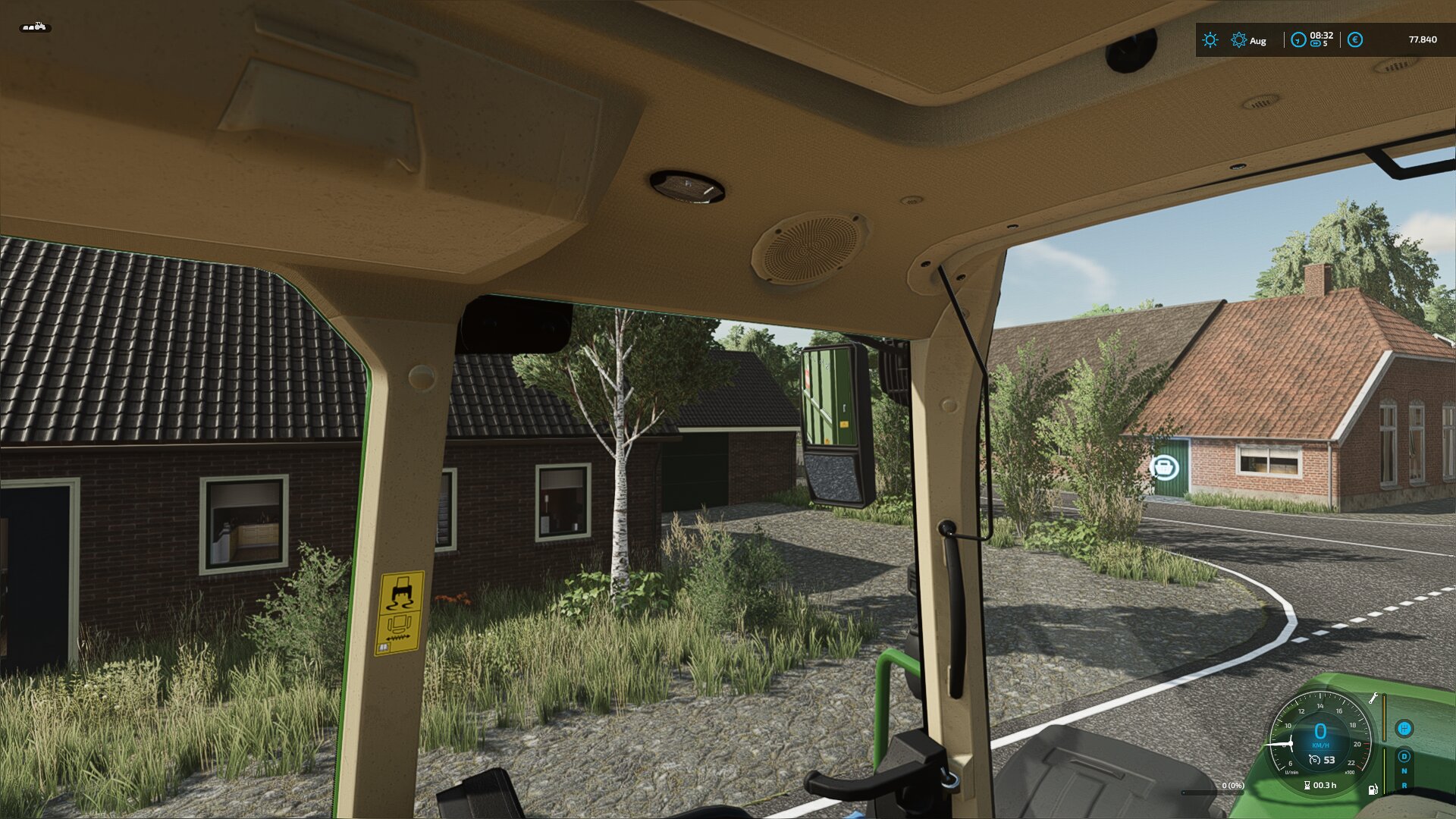Click the cruise control speed icon
The height and width of the screenshot is (819, 1456).
coord(1314,760)
